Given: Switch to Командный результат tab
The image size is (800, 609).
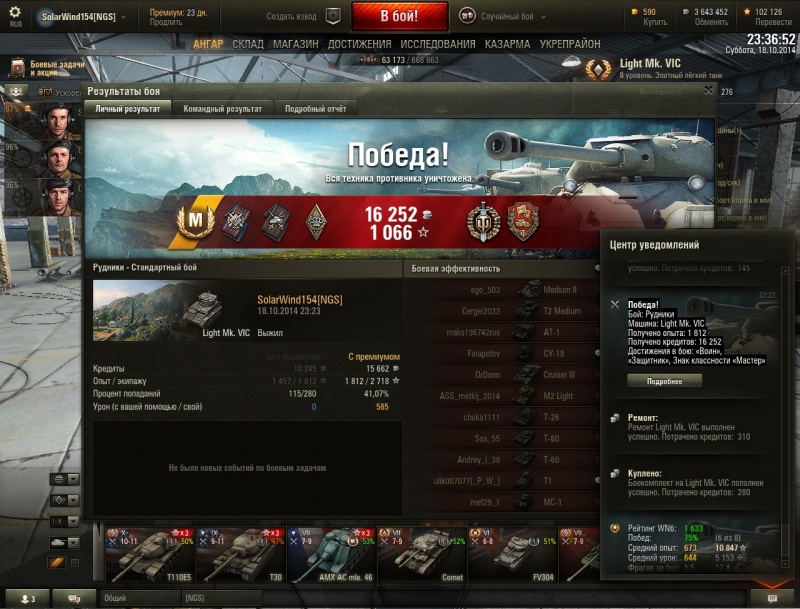Looking at the screenshot, I should pyautogui.click(x=223, y=109).
